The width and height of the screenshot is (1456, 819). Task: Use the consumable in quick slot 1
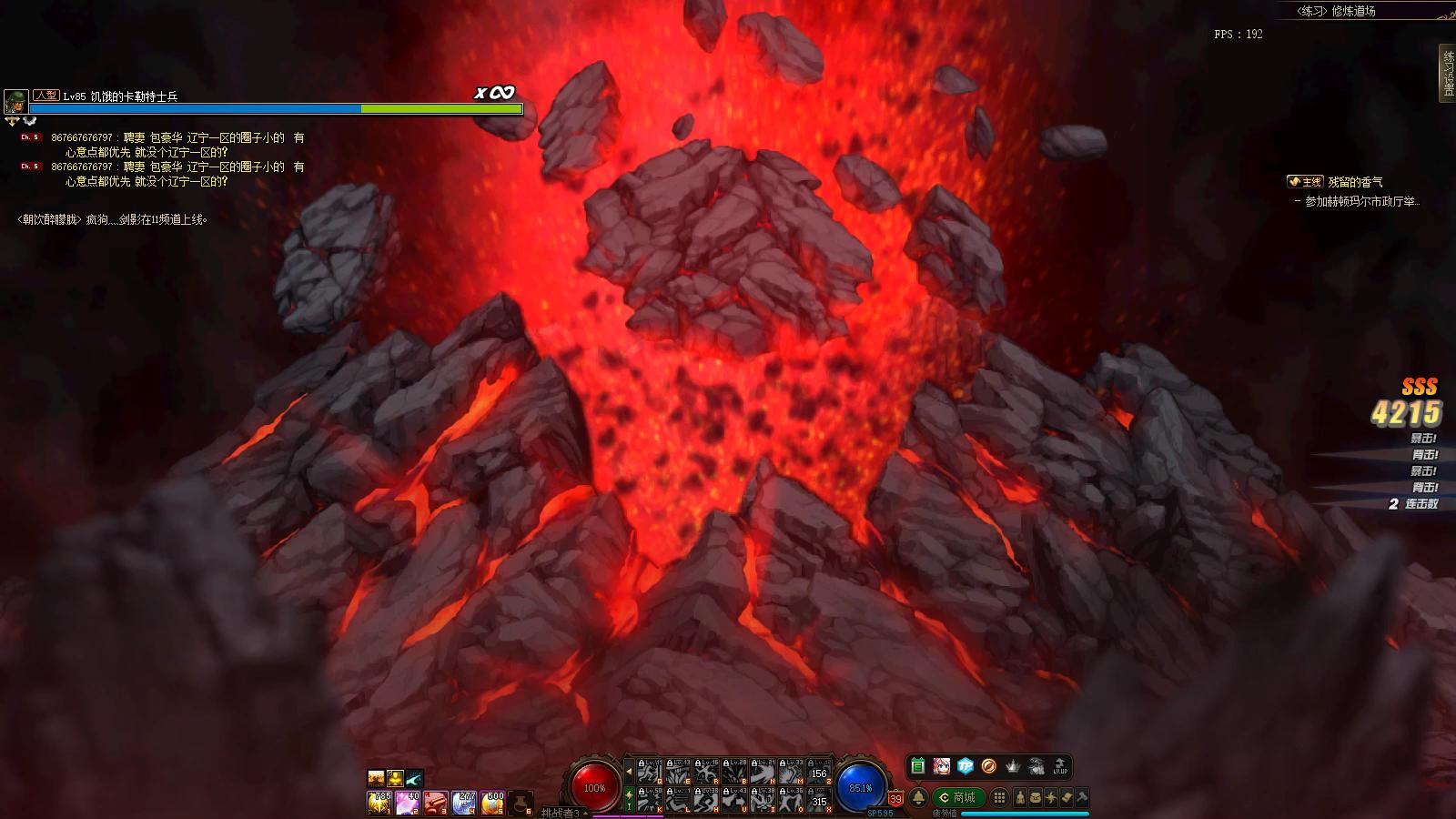click(379, 803)
